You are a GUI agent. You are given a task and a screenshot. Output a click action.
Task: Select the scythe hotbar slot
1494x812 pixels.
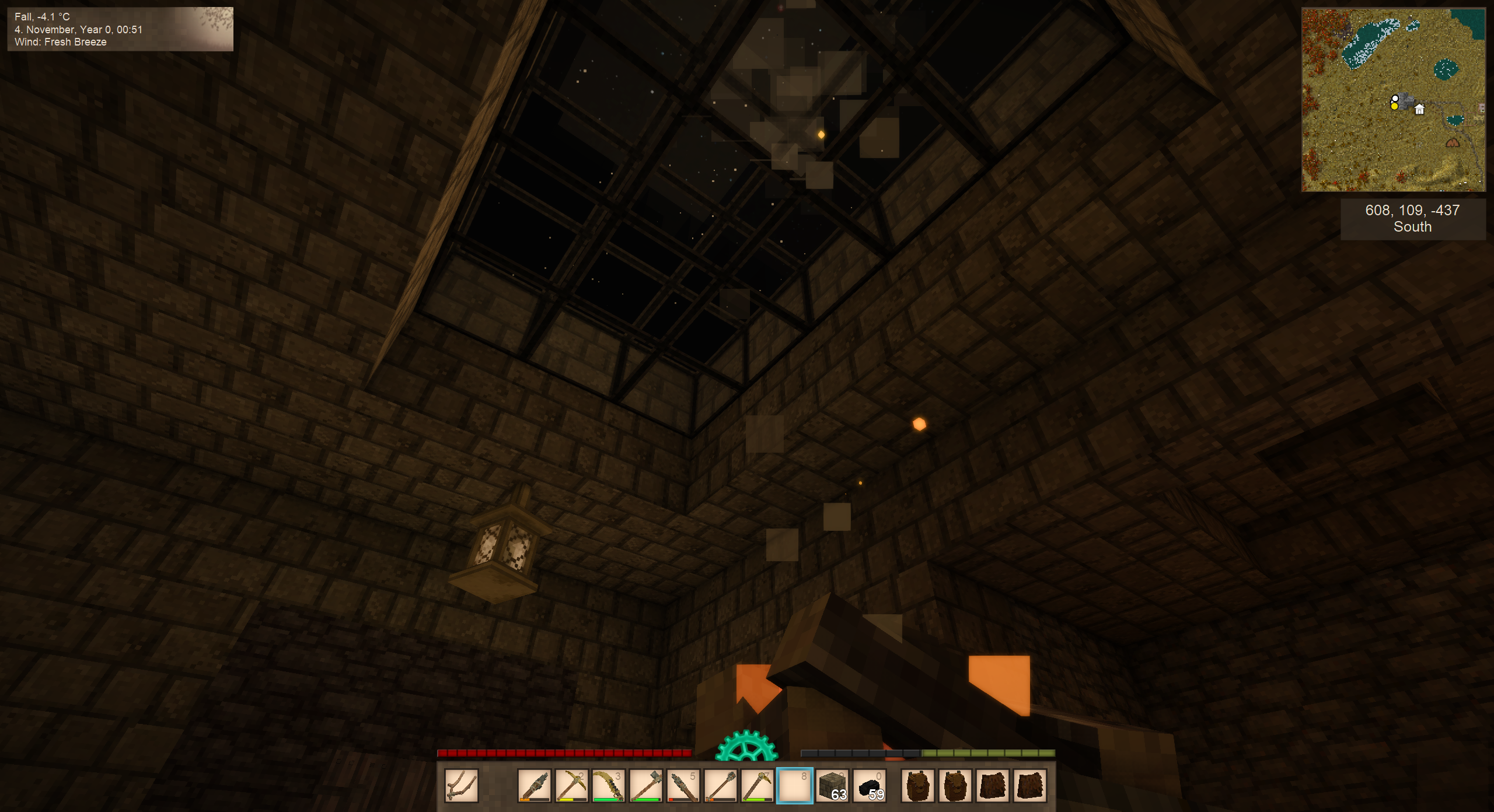[608, 785]
